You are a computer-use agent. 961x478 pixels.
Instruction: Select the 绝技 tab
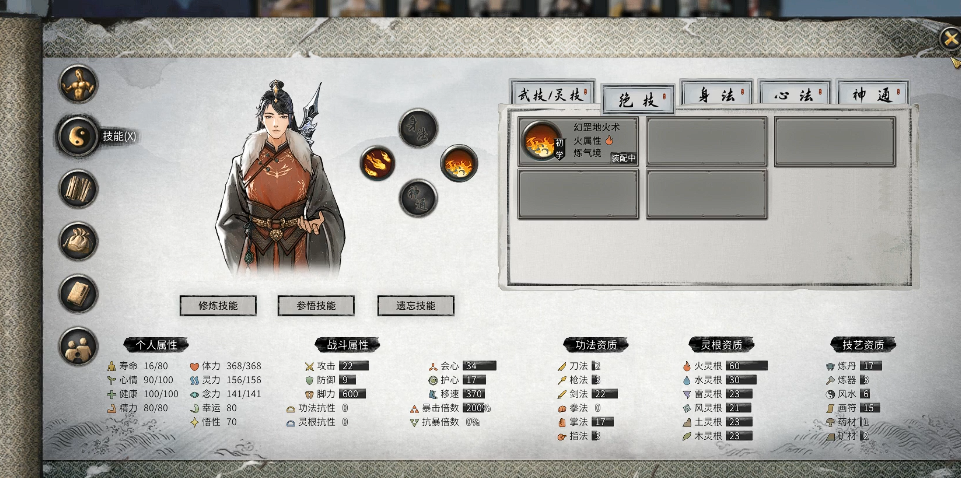tap(637, 100)
